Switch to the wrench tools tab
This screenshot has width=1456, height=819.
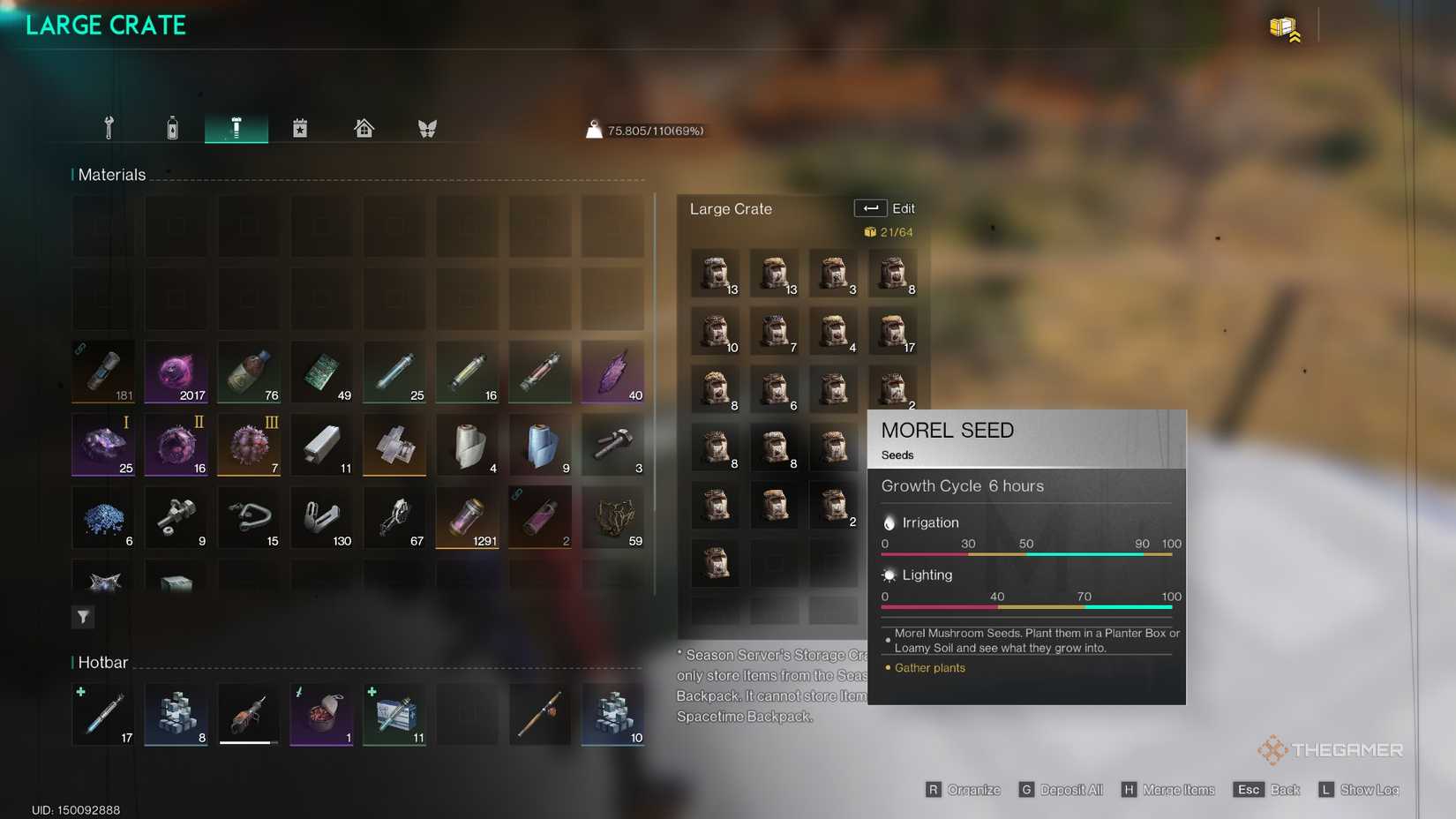pos(109,128)
